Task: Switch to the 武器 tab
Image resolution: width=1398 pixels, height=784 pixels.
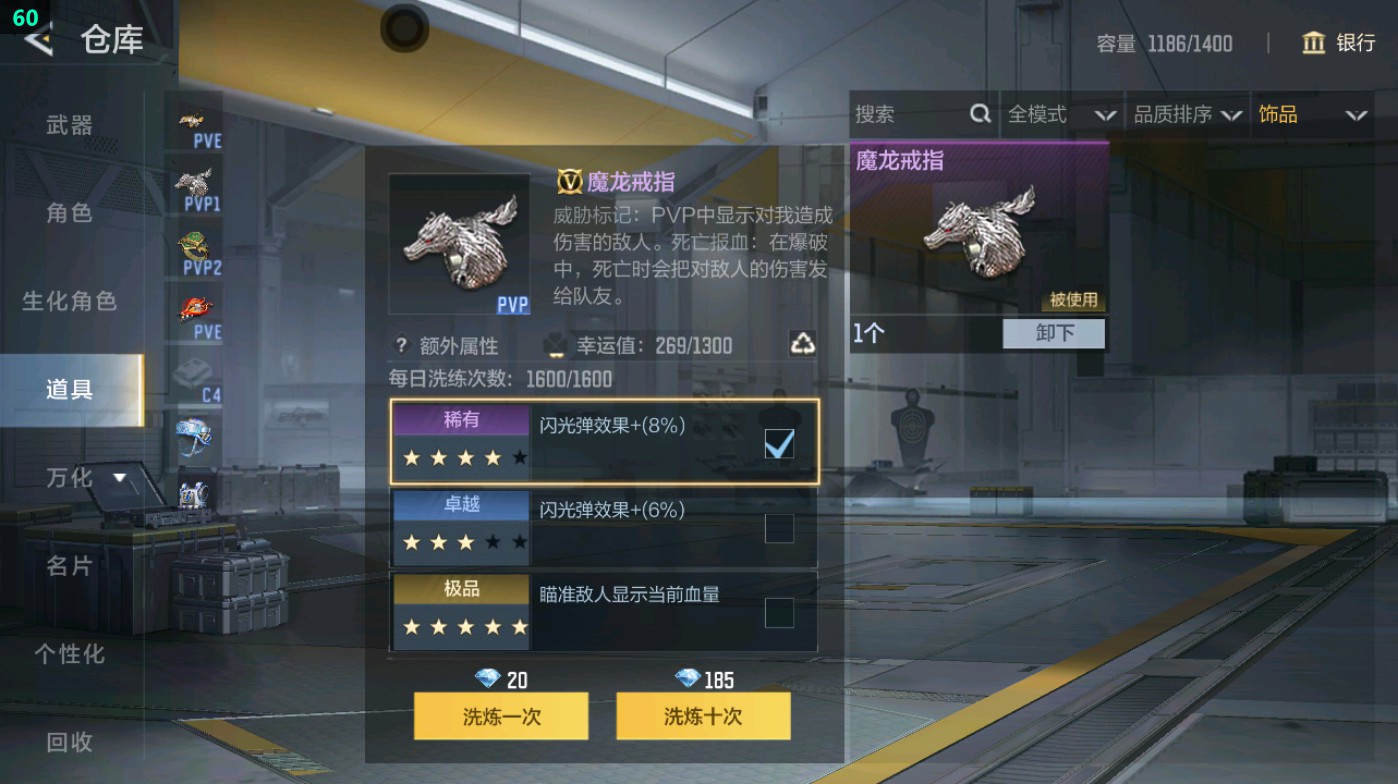Action: coord(69,126)
